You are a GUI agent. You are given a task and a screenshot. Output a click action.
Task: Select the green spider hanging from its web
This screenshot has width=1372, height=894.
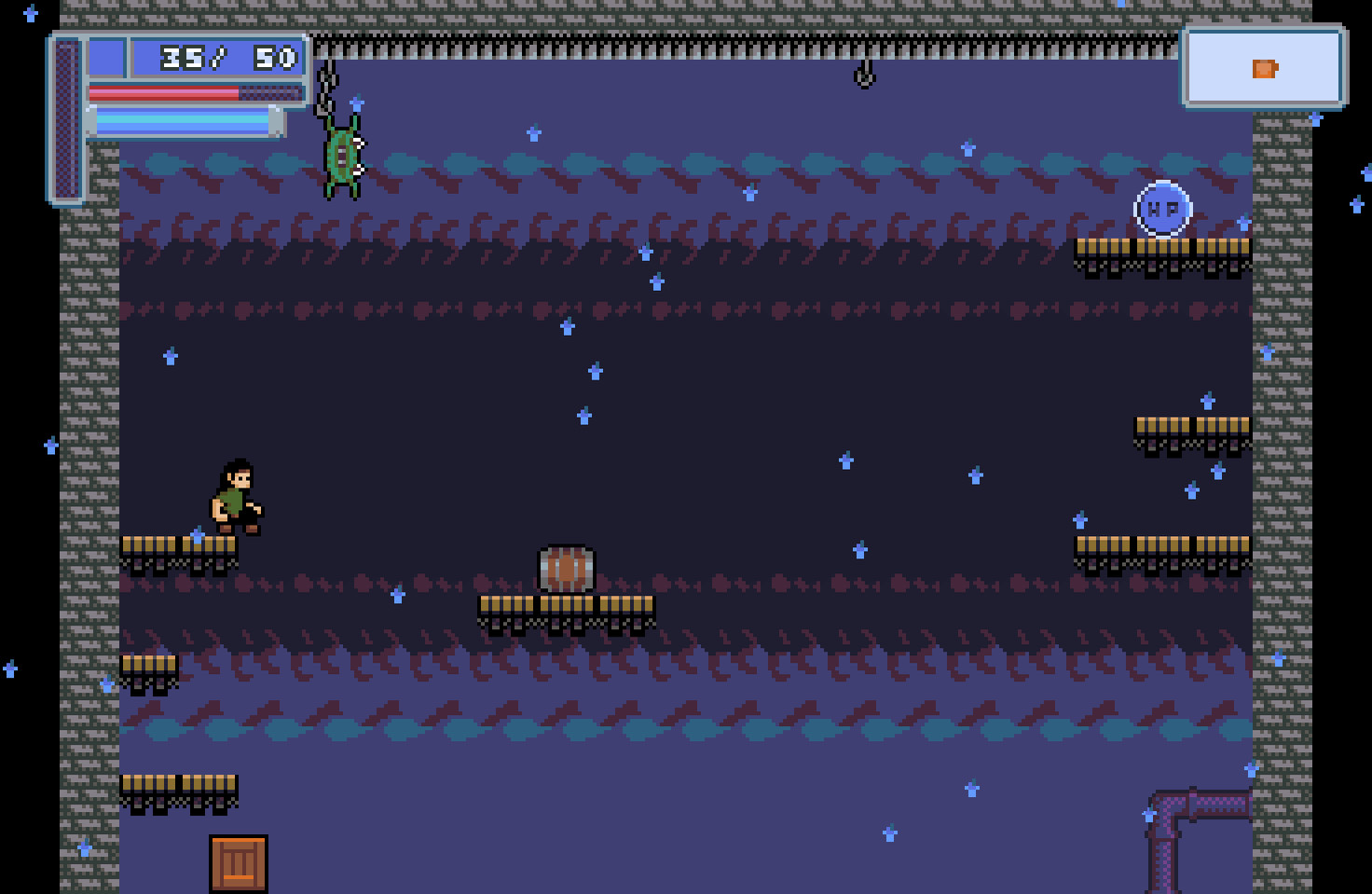[344, 158]
